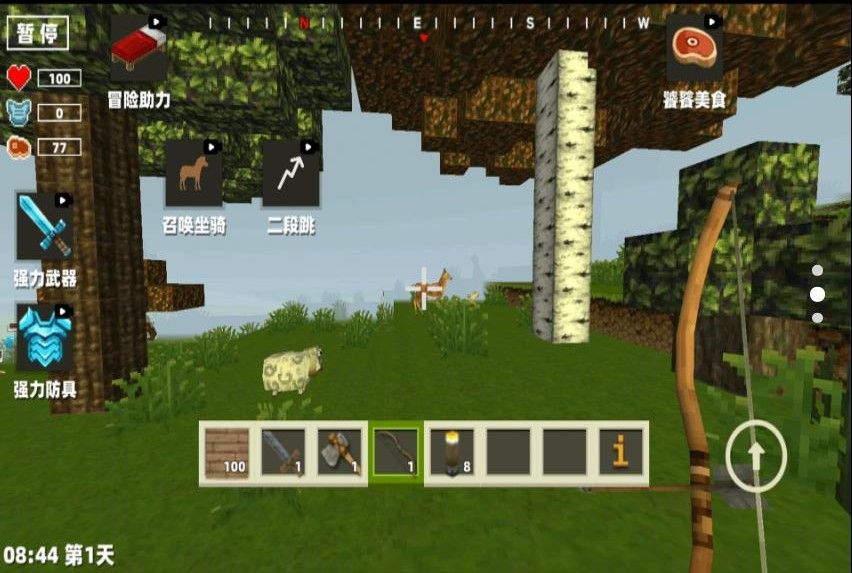This screenshot has height=573, width=852.
Task: Open the inventory info button
Action: pyautogui.click(x=621, y=453)
